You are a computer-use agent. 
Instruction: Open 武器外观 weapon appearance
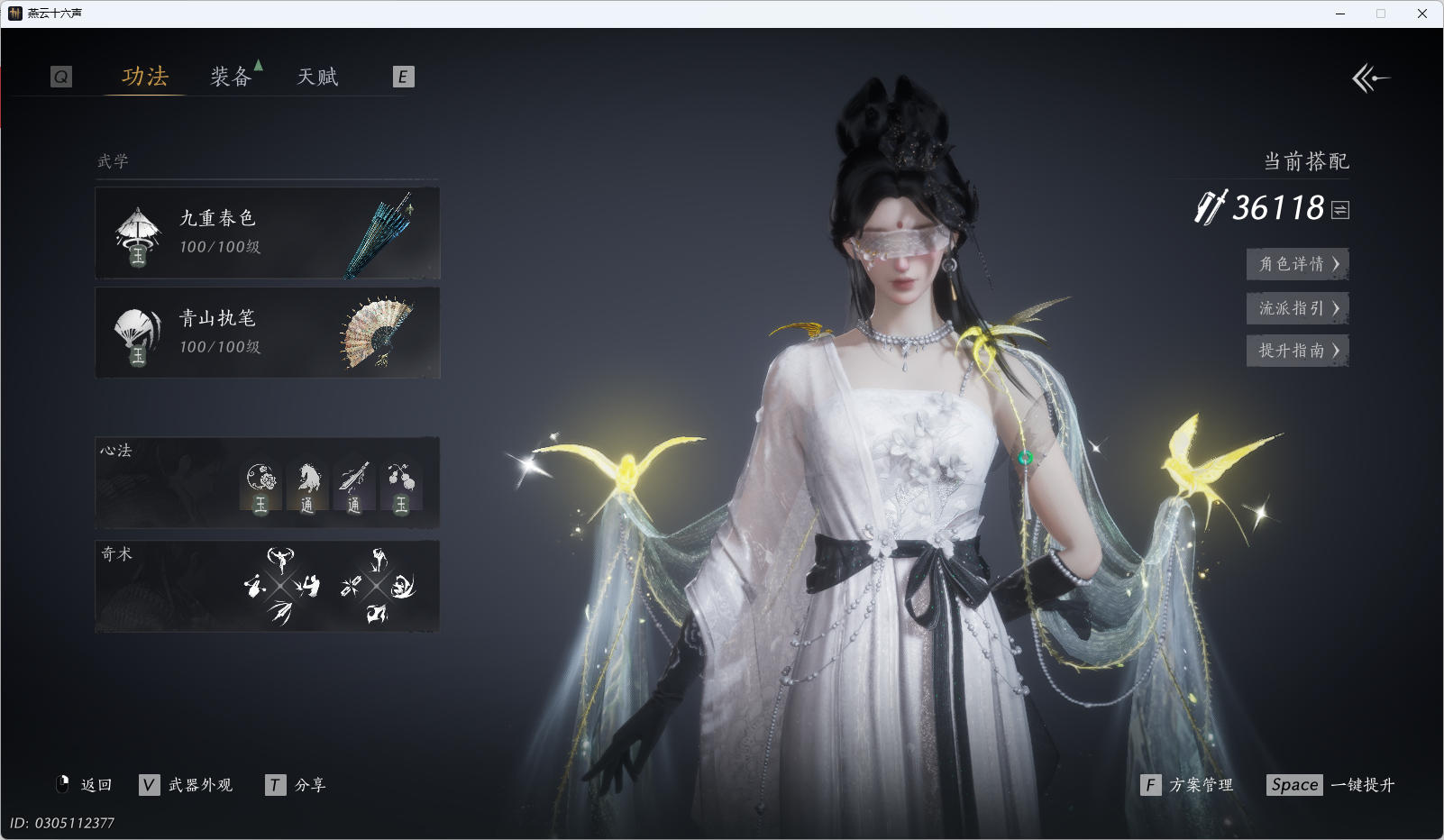pos(187,785)
